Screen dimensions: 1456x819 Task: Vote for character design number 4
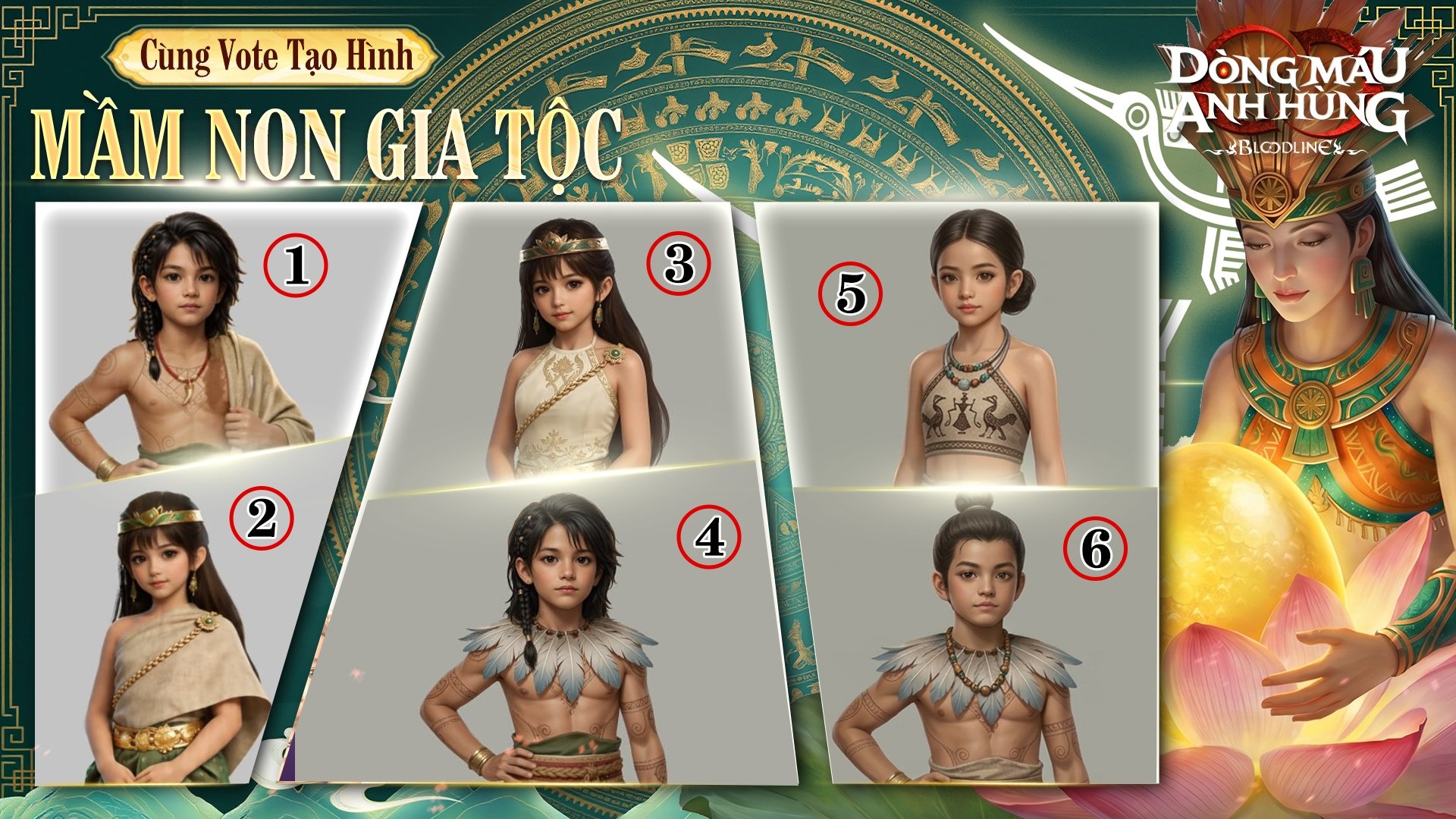click(709, 538)
